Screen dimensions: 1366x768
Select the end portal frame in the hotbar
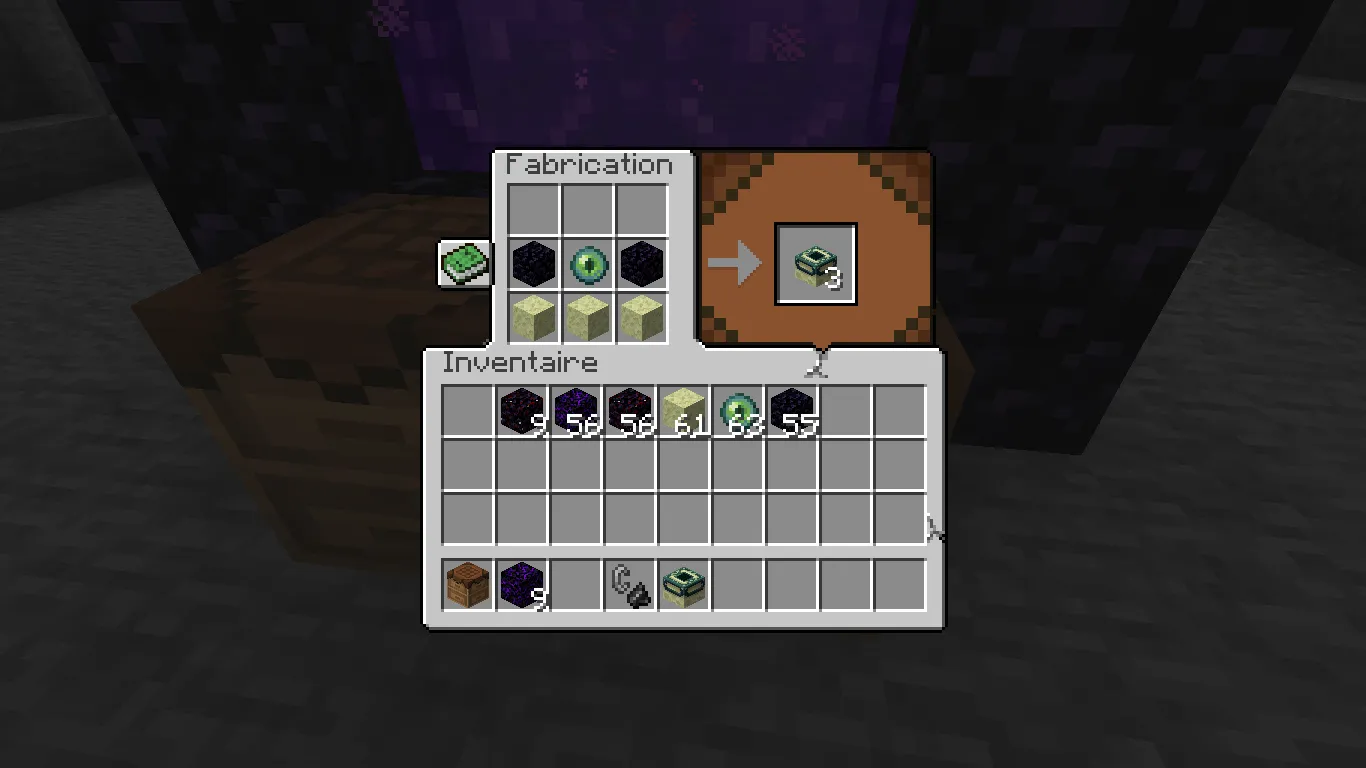685,585
